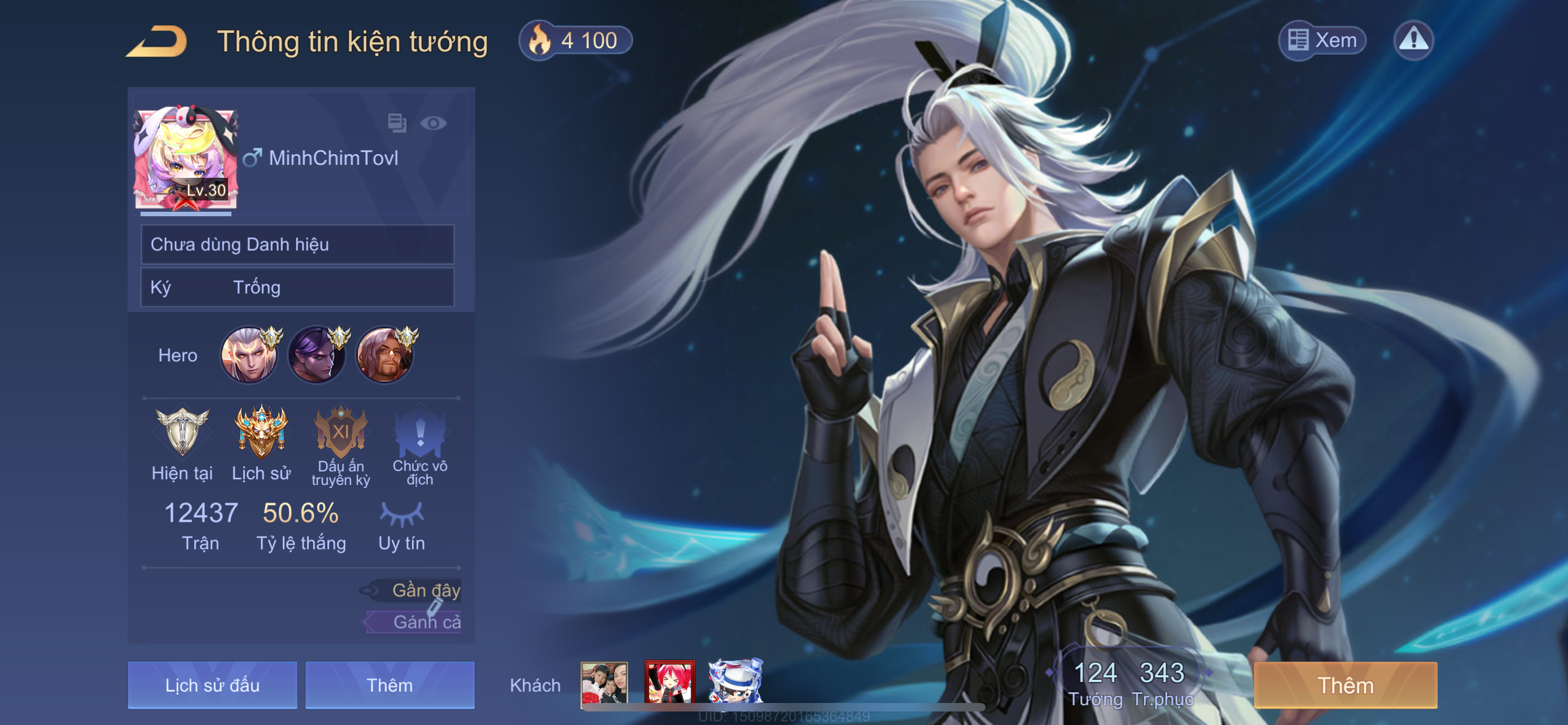
Task: Open Dấu ấn truyền kỳ badge
Action: click(x=340, y=433)
